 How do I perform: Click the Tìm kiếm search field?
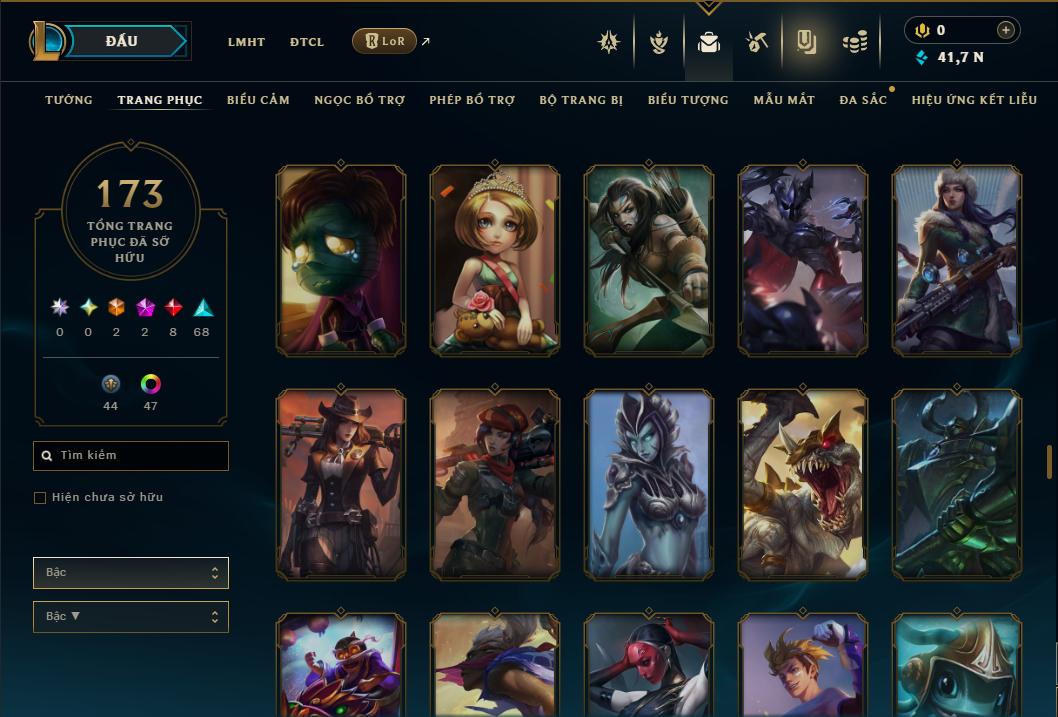tap(131, 456)
